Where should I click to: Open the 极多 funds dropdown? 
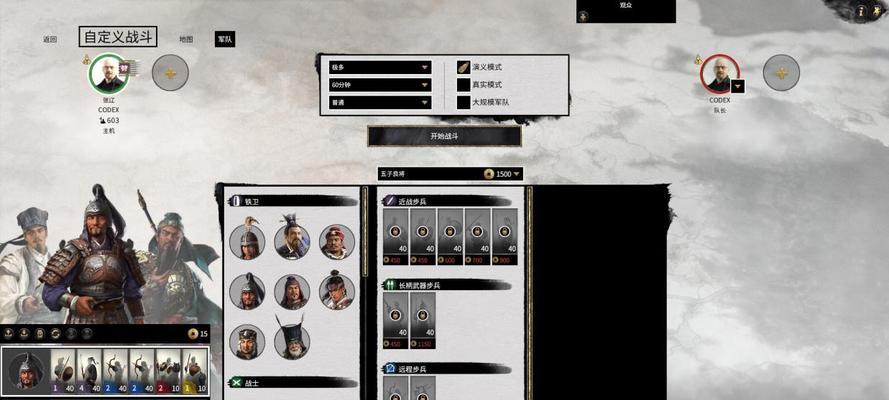click(x=379, y=68)
